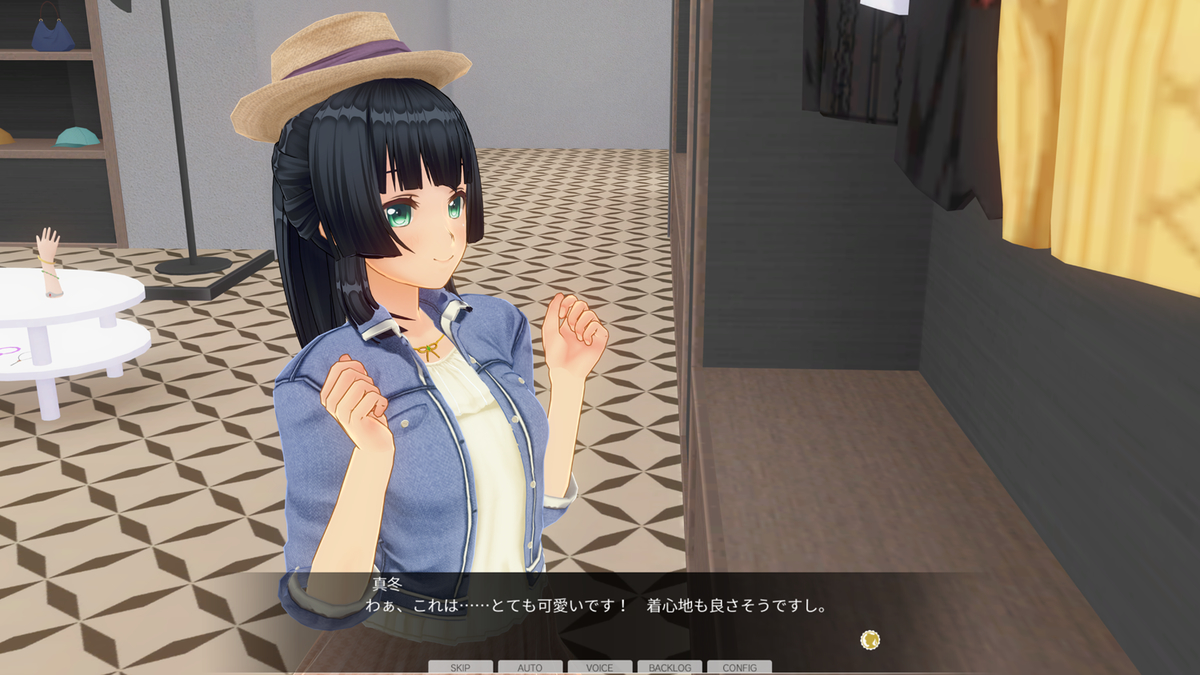Click the SKIP button
The image size is (1200, 675).
[x=460, y=667]
